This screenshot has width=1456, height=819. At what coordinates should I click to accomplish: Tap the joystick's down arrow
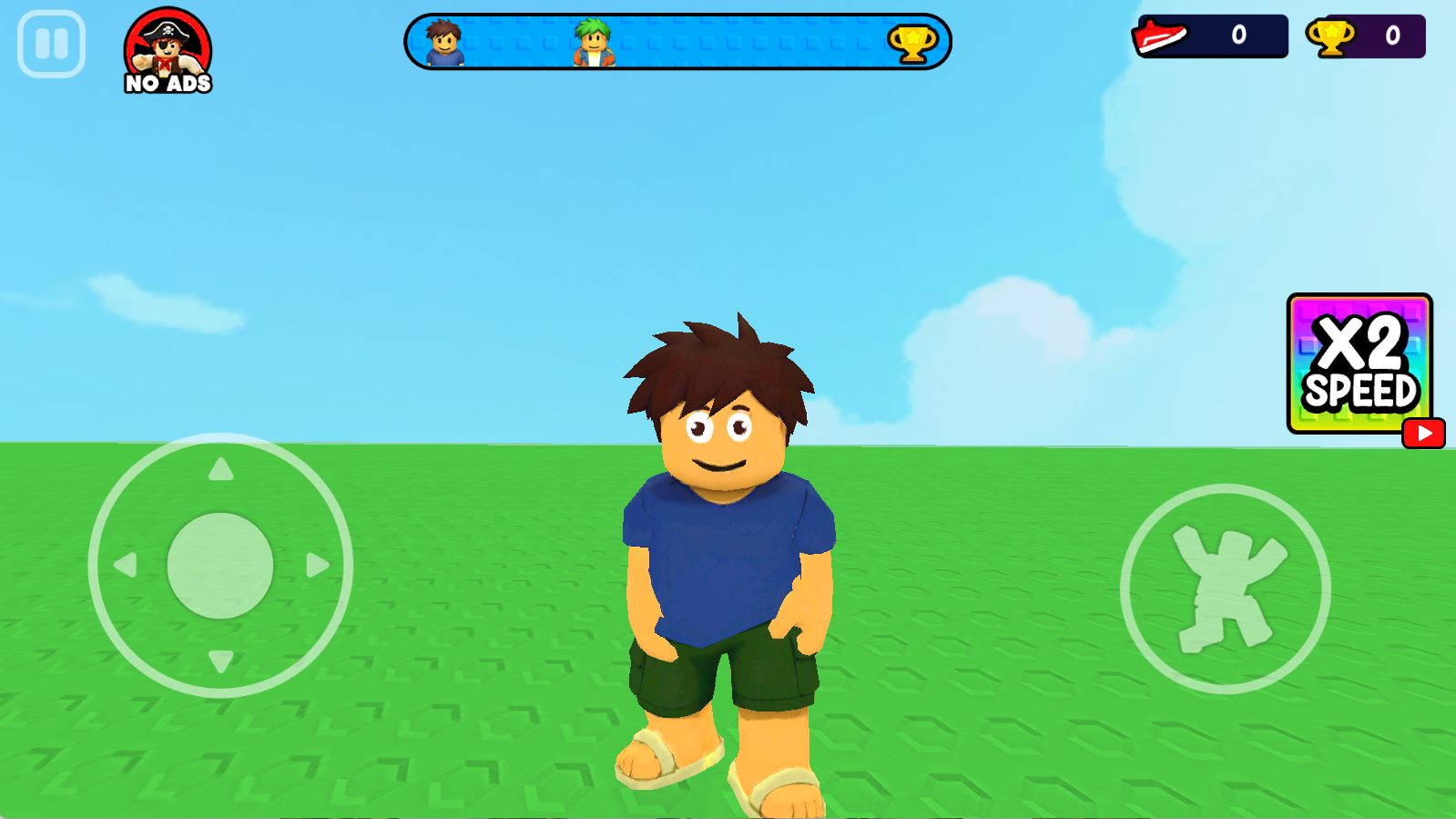point(220,660)
